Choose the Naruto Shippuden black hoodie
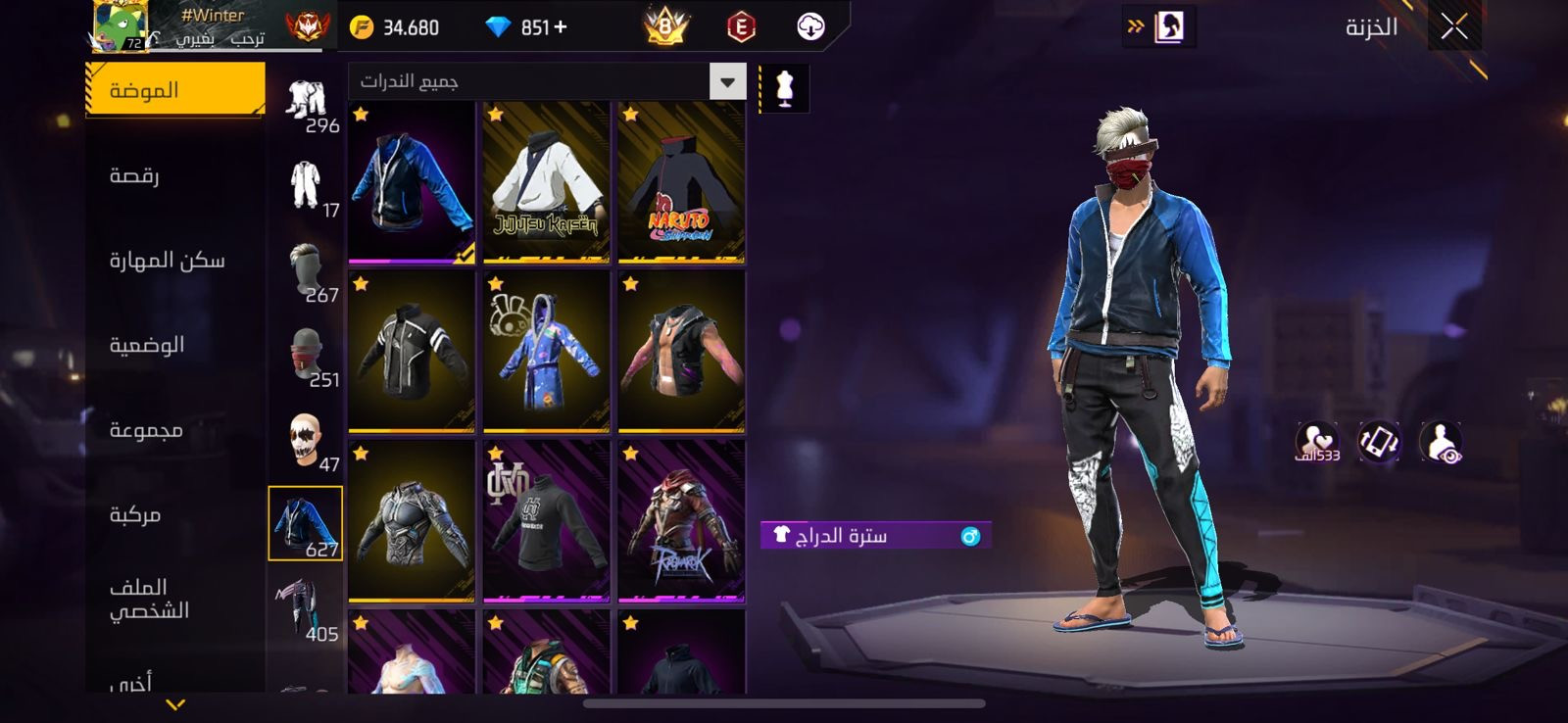Screen dimensions: 1568x723 coord(681,182)
